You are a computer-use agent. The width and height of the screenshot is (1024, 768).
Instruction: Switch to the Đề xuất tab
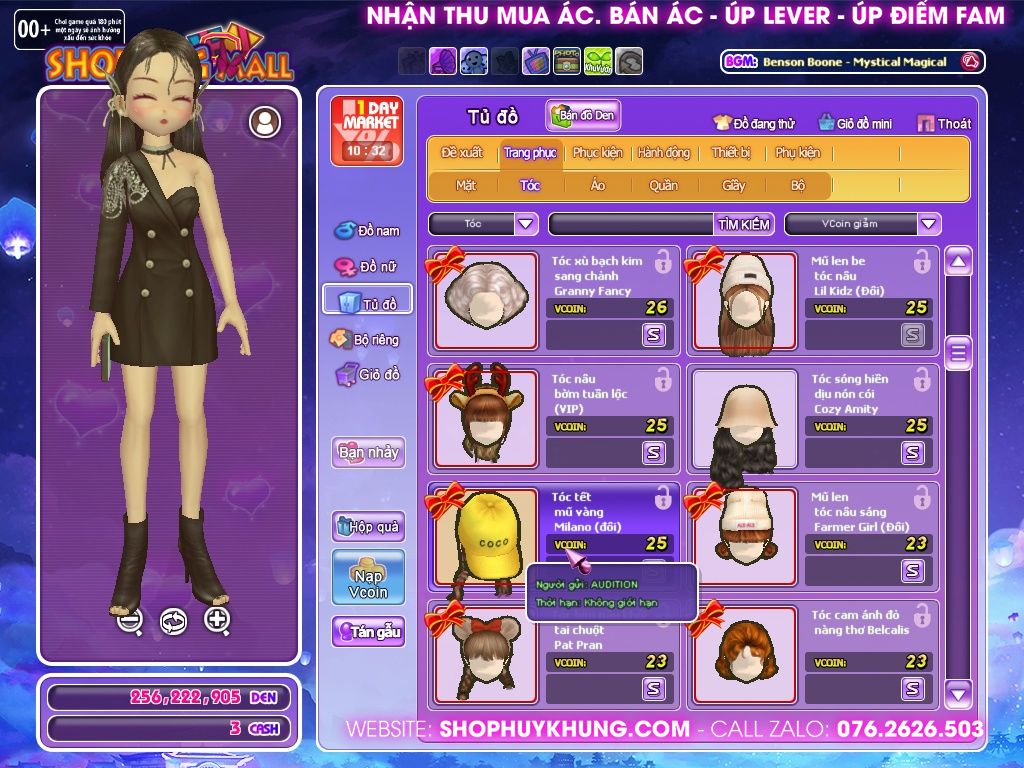coord(462,153)
